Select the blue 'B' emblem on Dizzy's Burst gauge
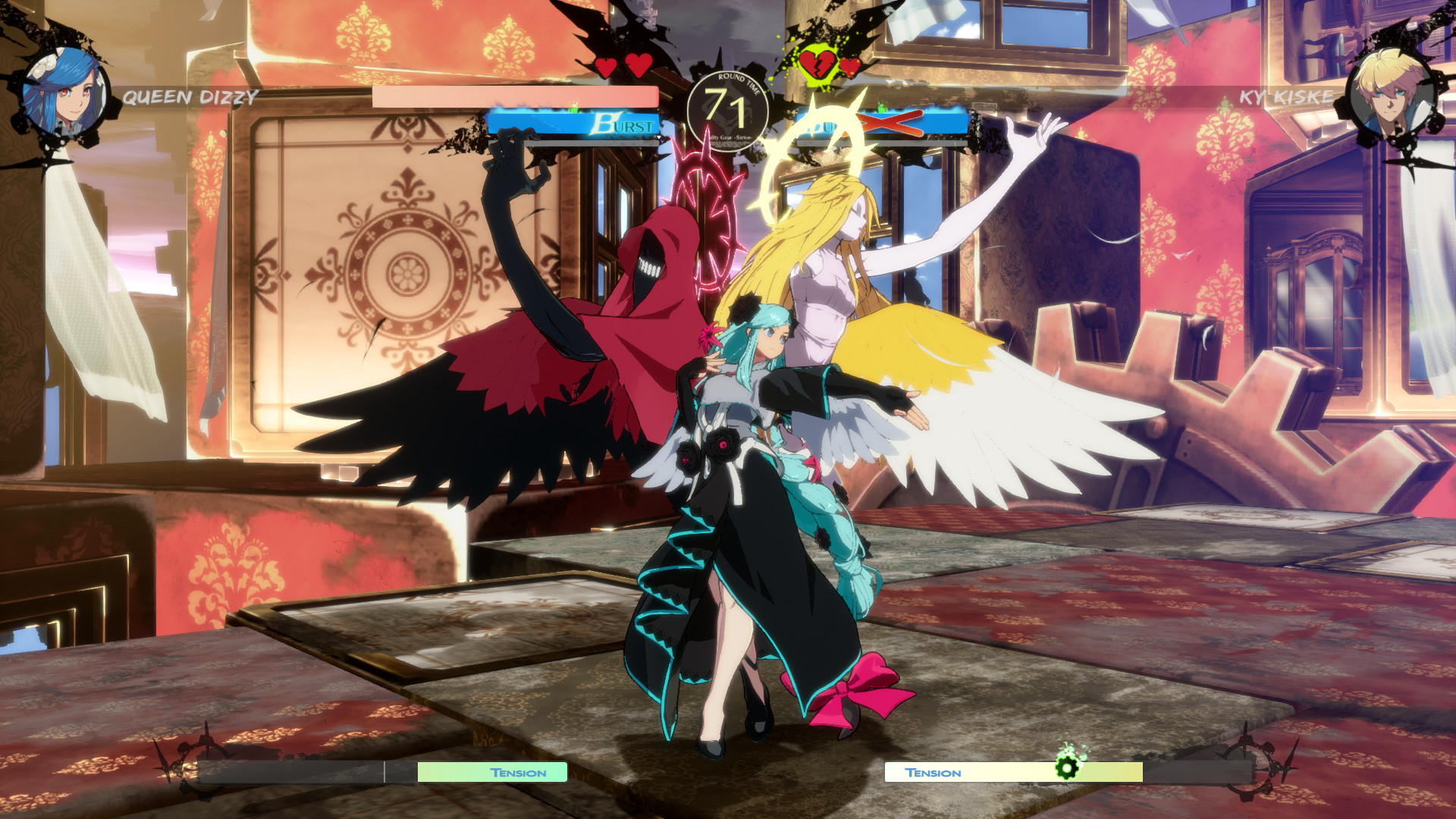This screenshot has height=819, width=1456. 603,123
